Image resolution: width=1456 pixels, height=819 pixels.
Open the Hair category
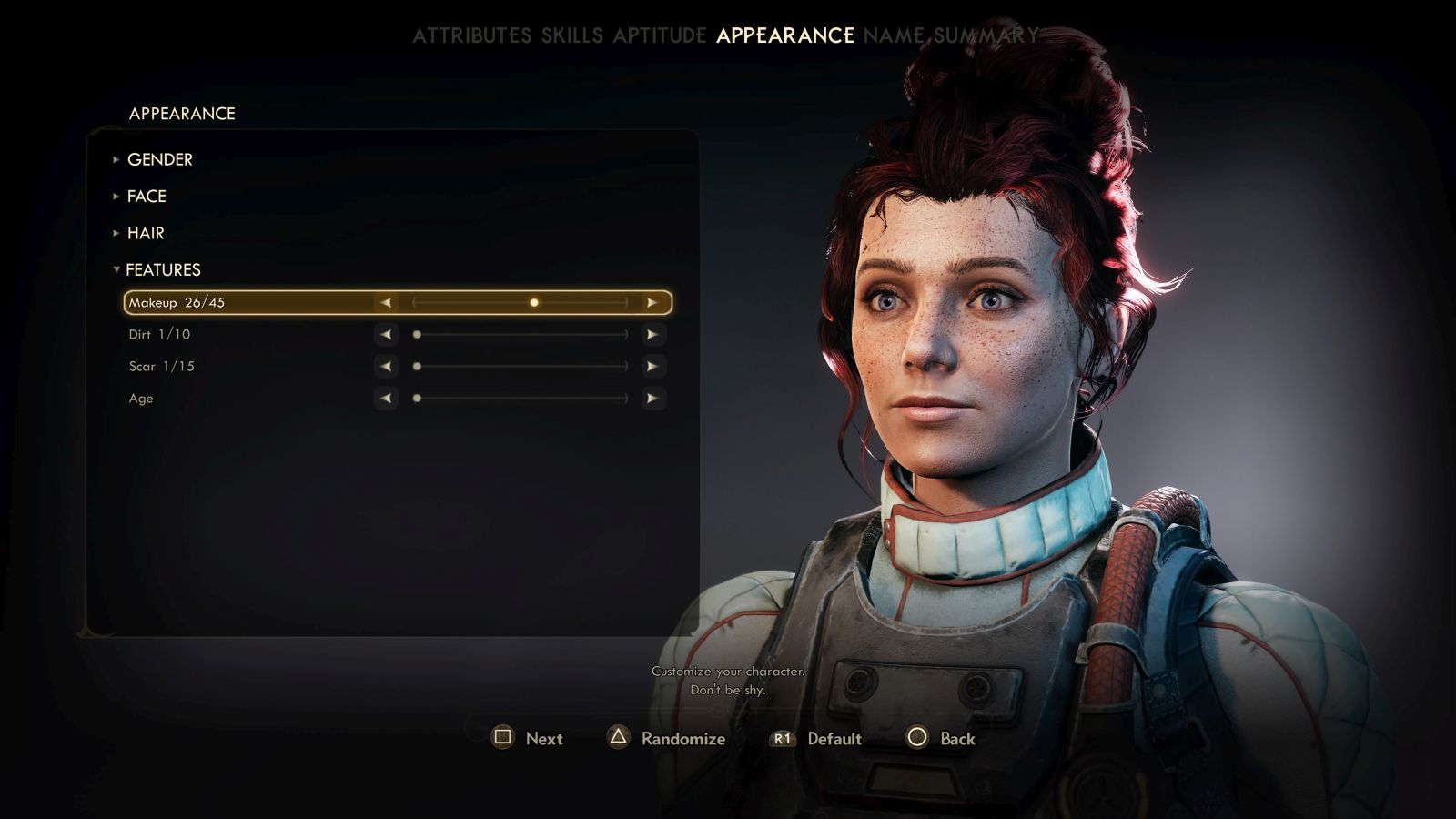point(146,233)
